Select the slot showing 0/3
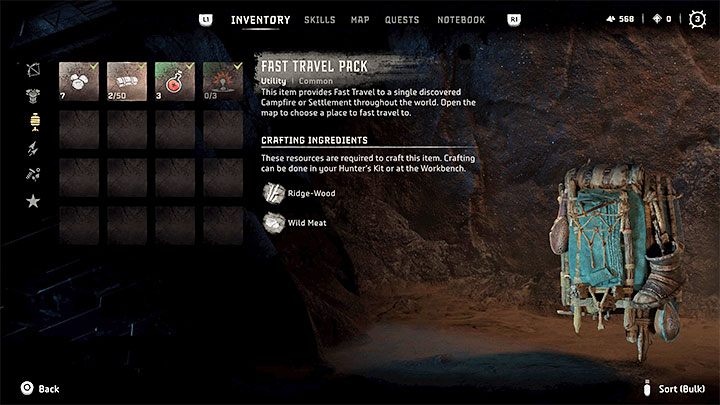 click(223, 81)
